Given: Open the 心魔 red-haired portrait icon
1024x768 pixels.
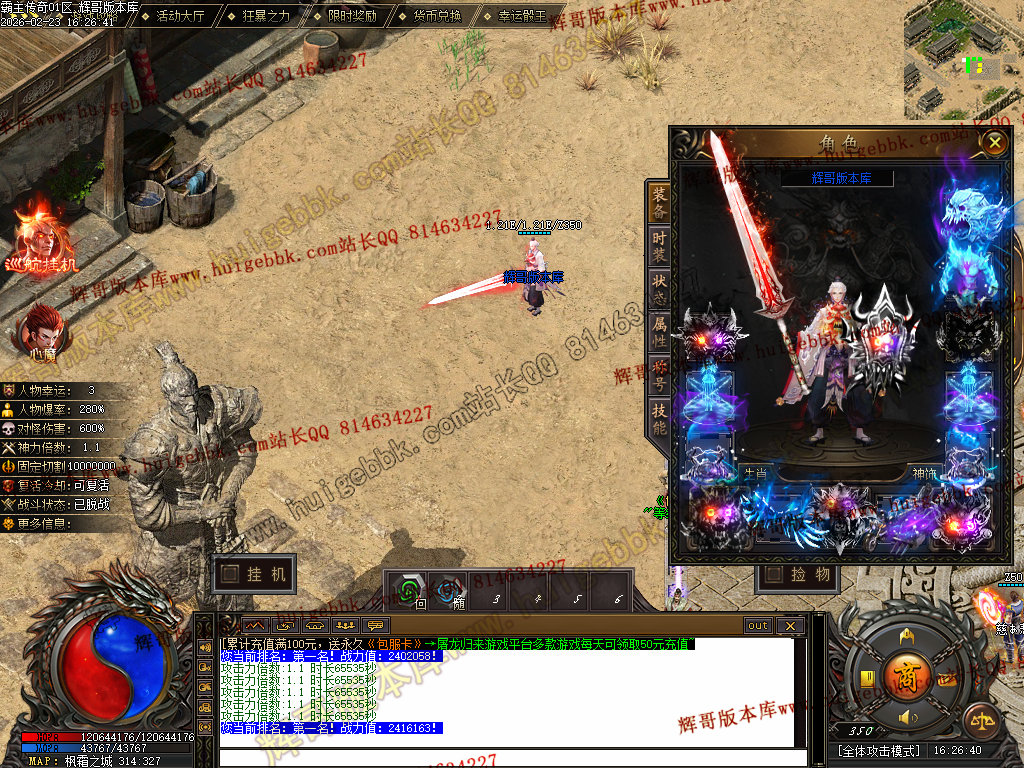Looking at the screenshot, I should [41, 329].
